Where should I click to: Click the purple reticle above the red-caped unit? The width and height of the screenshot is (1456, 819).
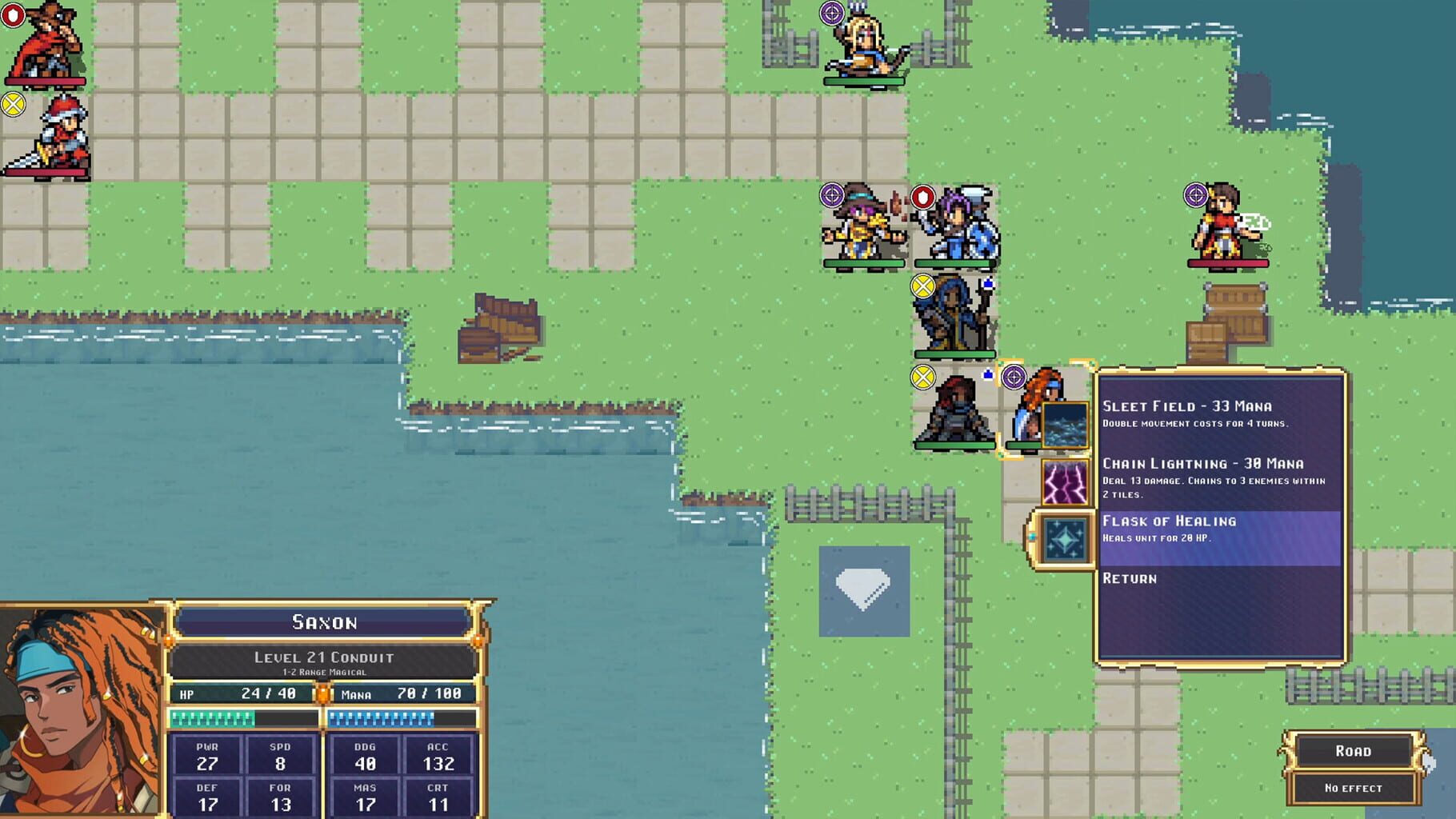(1194, 193)
